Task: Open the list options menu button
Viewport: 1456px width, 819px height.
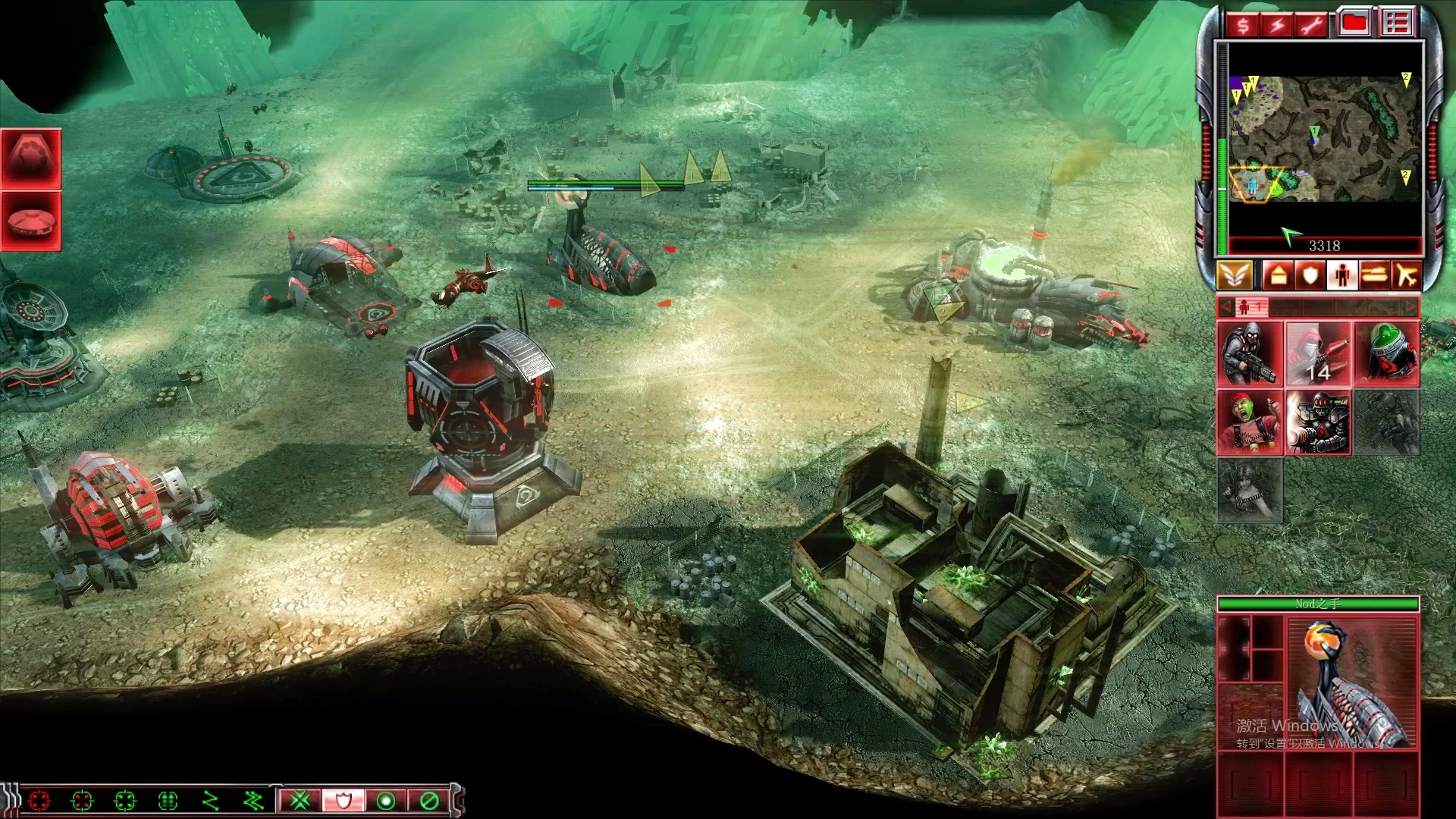Action: [x=1396, y=24]
